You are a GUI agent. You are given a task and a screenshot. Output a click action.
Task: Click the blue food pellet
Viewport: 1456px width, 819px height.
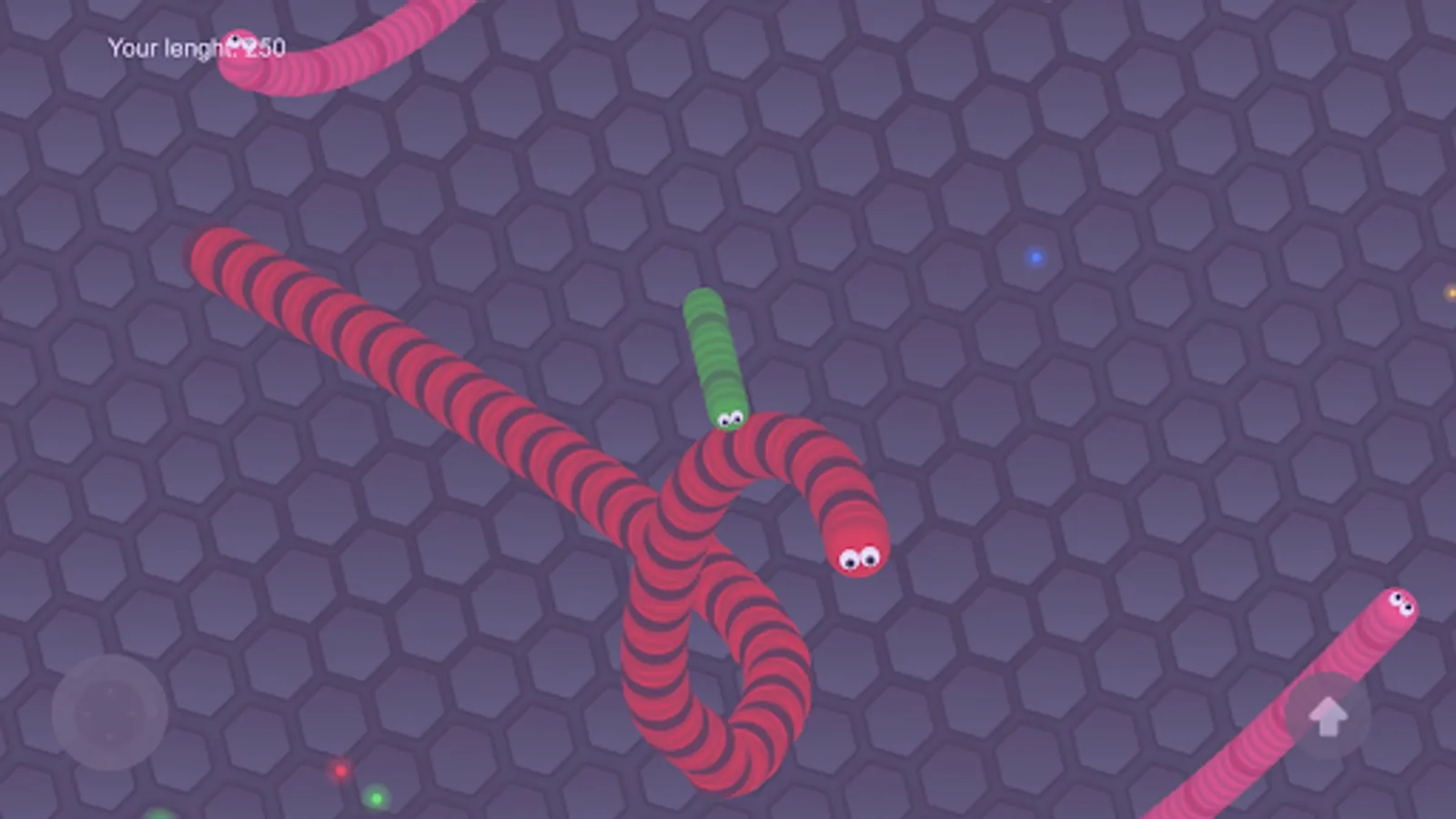1034,258
